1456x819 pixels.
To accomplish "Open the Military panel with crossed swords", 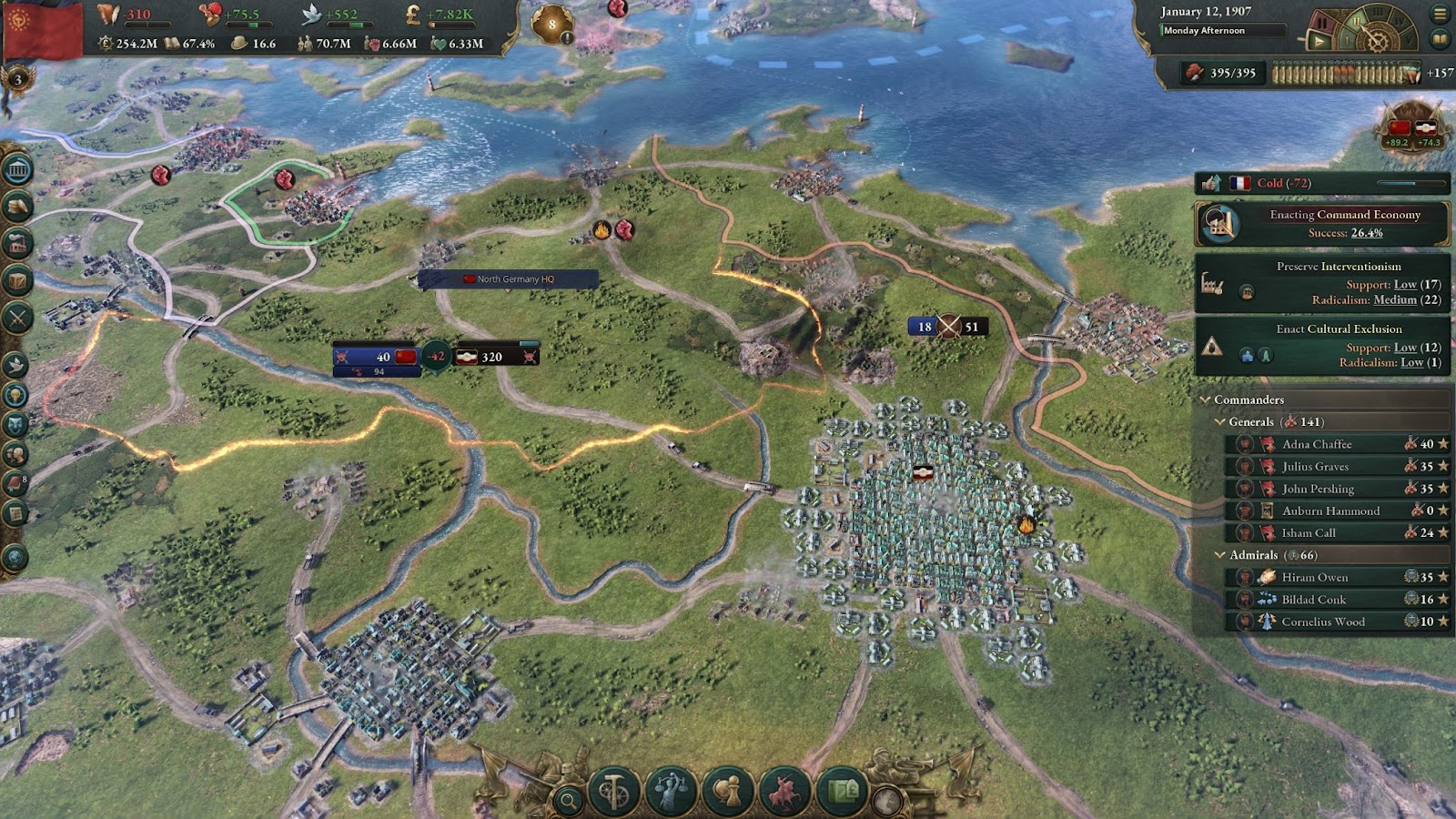I will point(17,318).
